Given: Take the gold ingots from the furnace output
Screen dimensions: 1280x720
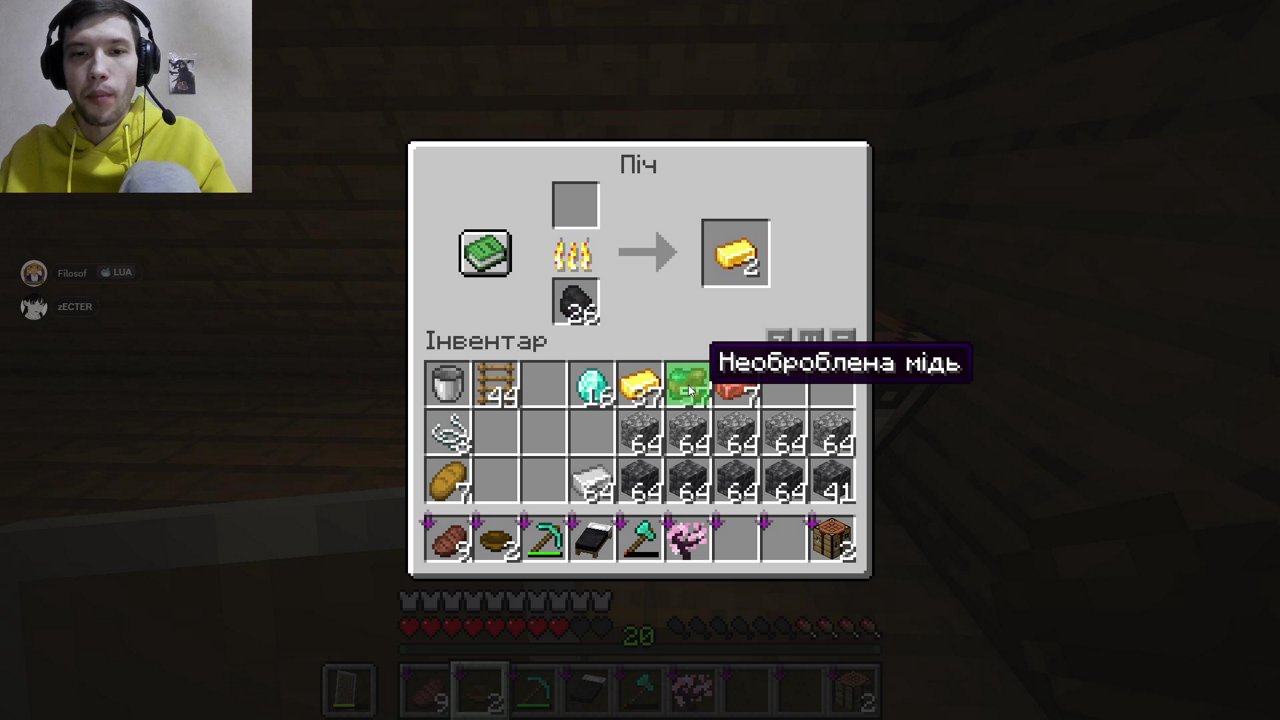Looking at the screenshot, I should (736, 253).
